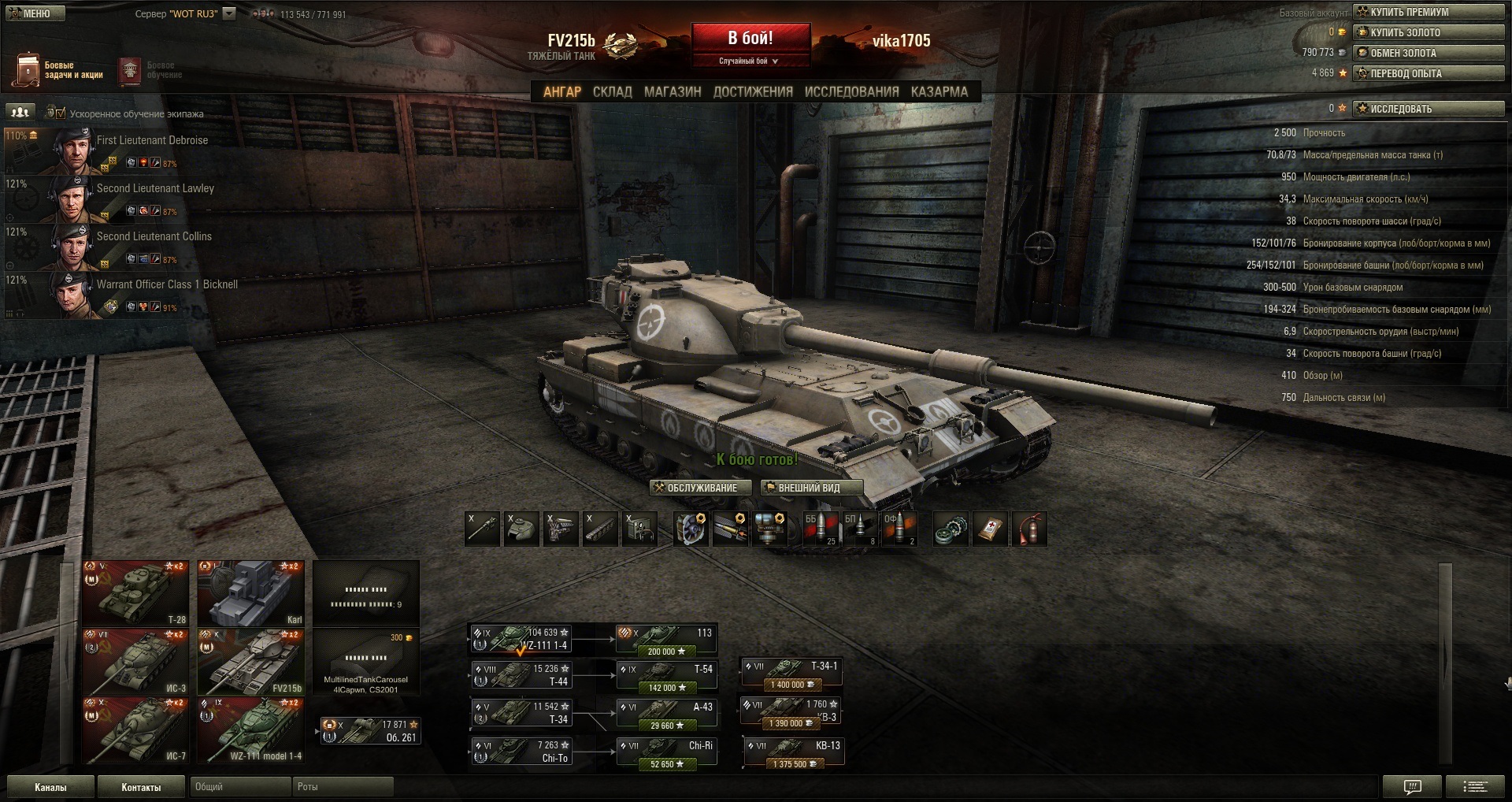Switch to the СКЛАД tab
1512x802 pixels.
pos(612,92)
